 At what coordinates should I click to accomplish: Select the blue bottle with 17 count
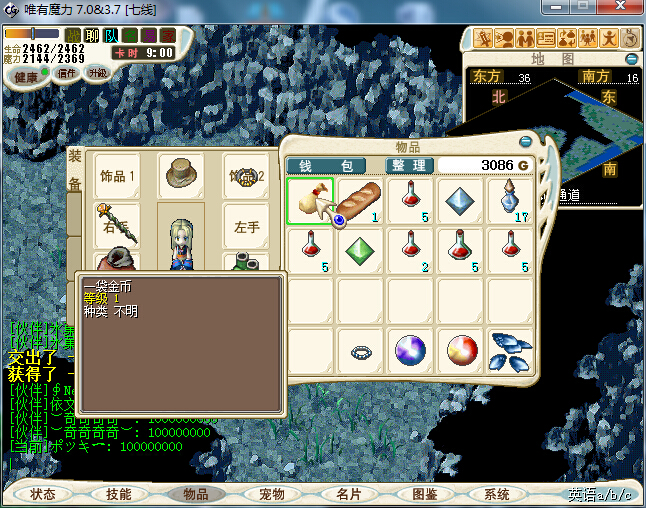[510, 201]
